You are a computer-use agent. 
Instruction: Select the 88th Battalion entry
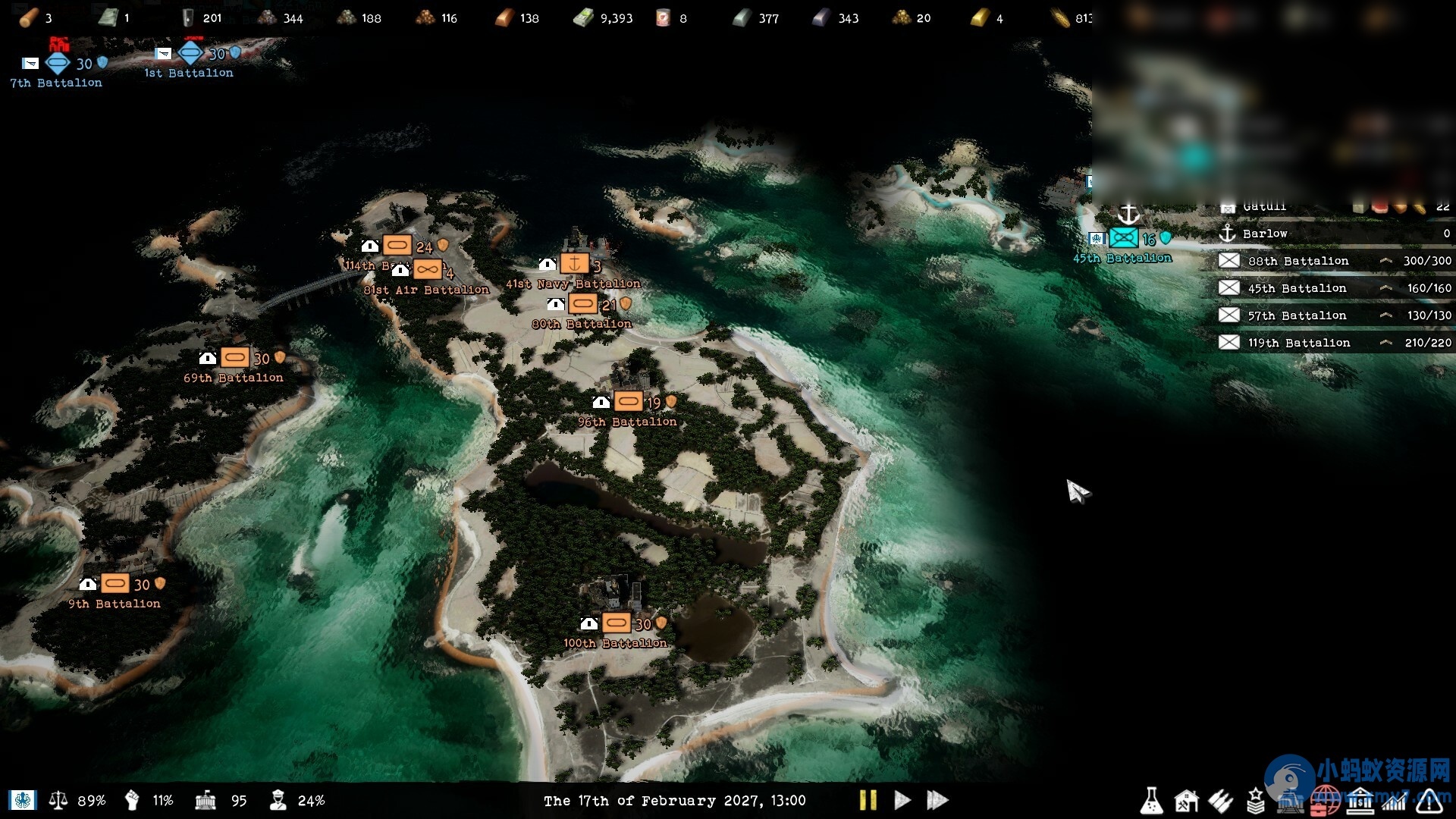(1298, 260)
